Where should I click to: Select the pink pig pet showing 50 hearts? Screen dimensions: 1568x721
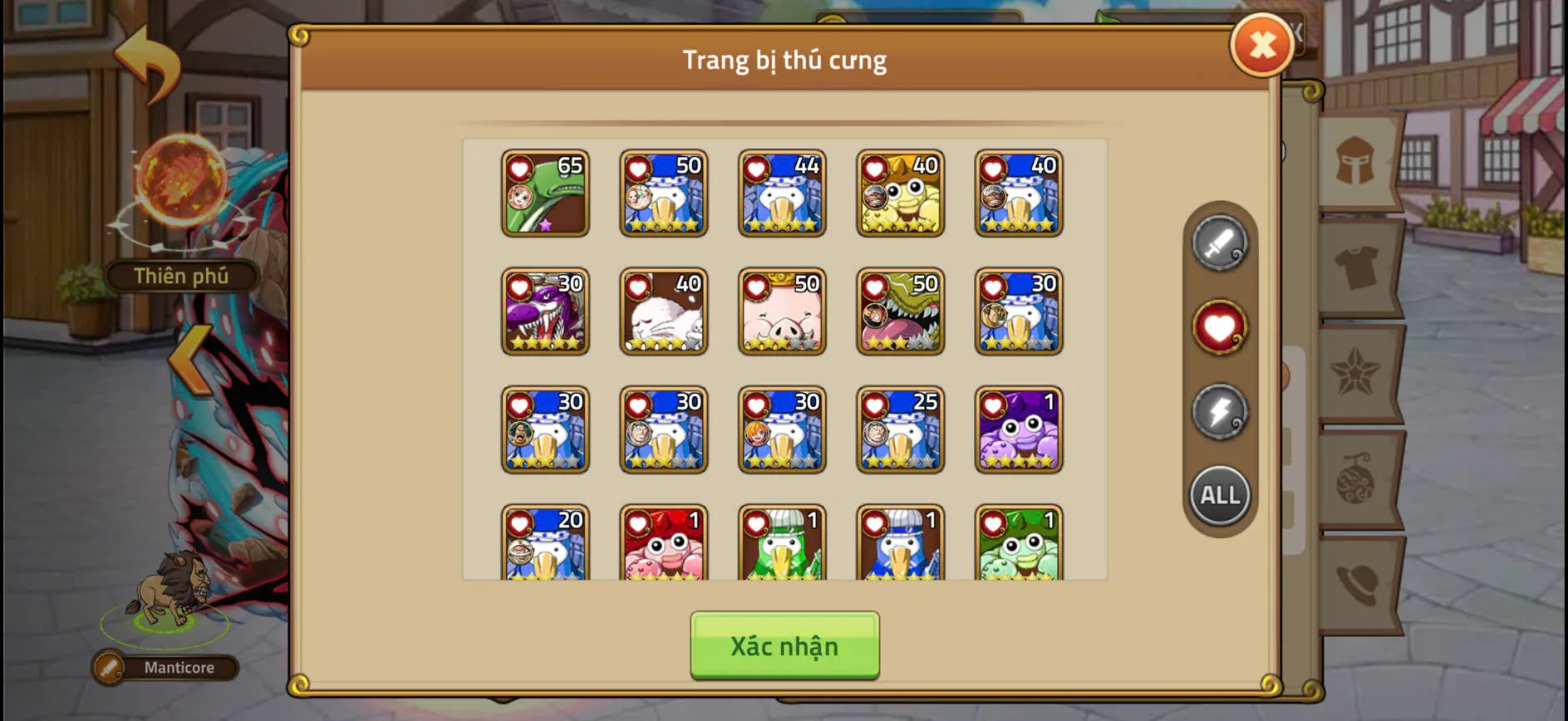781,311
